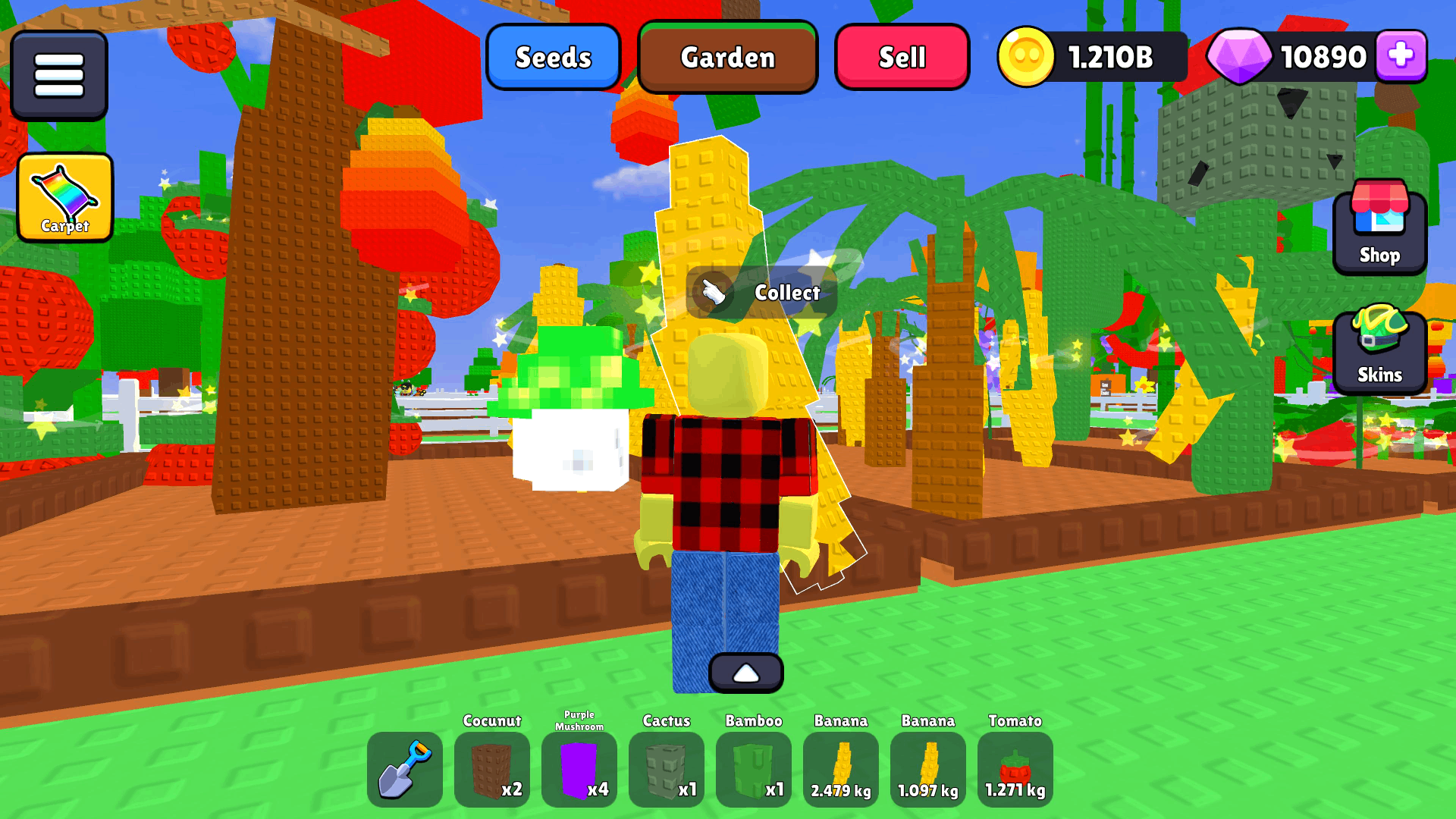
Task: Equip the Cactus from the hotbar
Action: [667, 769]
